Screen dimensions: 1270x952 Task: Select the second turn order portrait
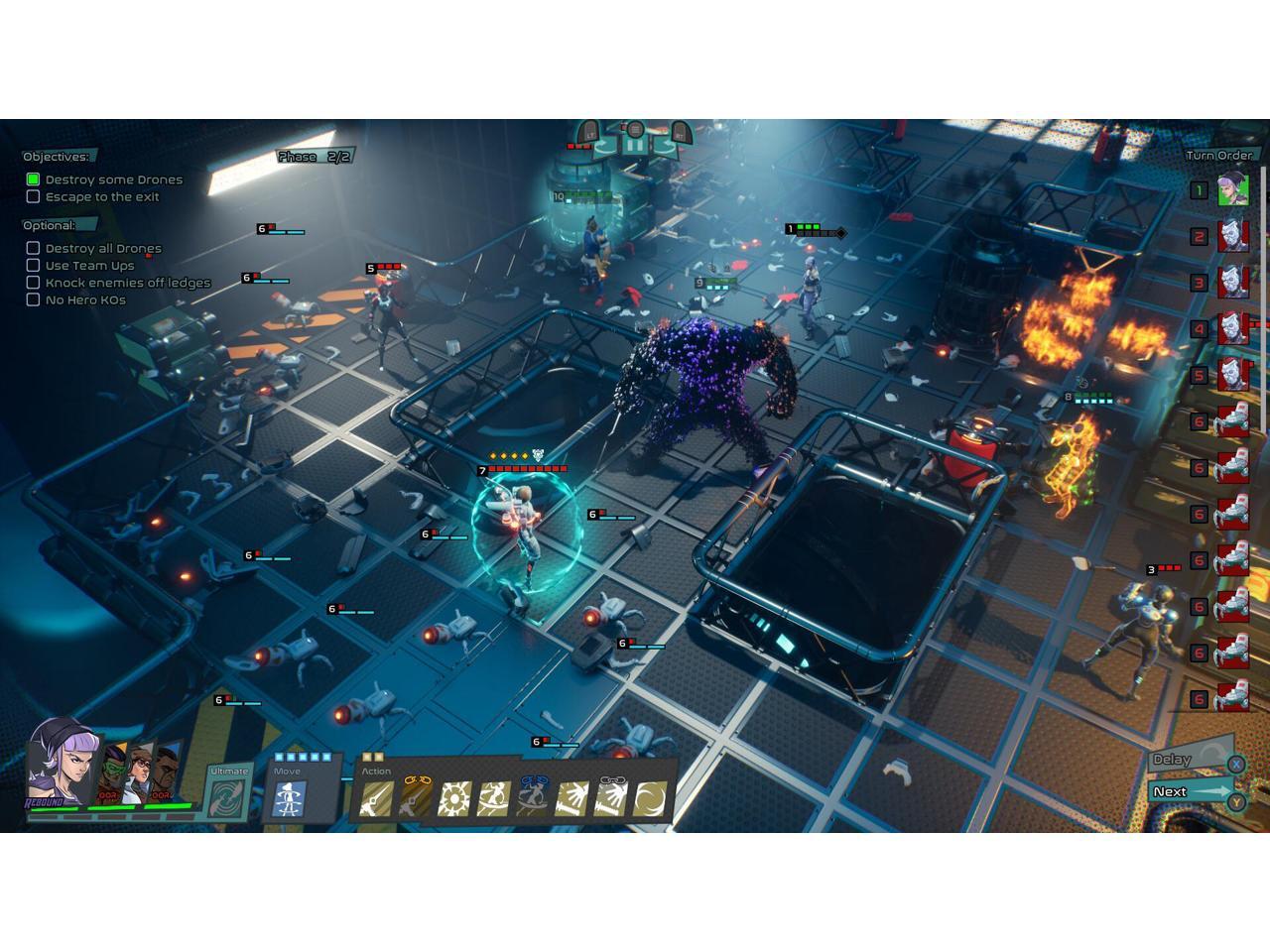[1232, 236]
